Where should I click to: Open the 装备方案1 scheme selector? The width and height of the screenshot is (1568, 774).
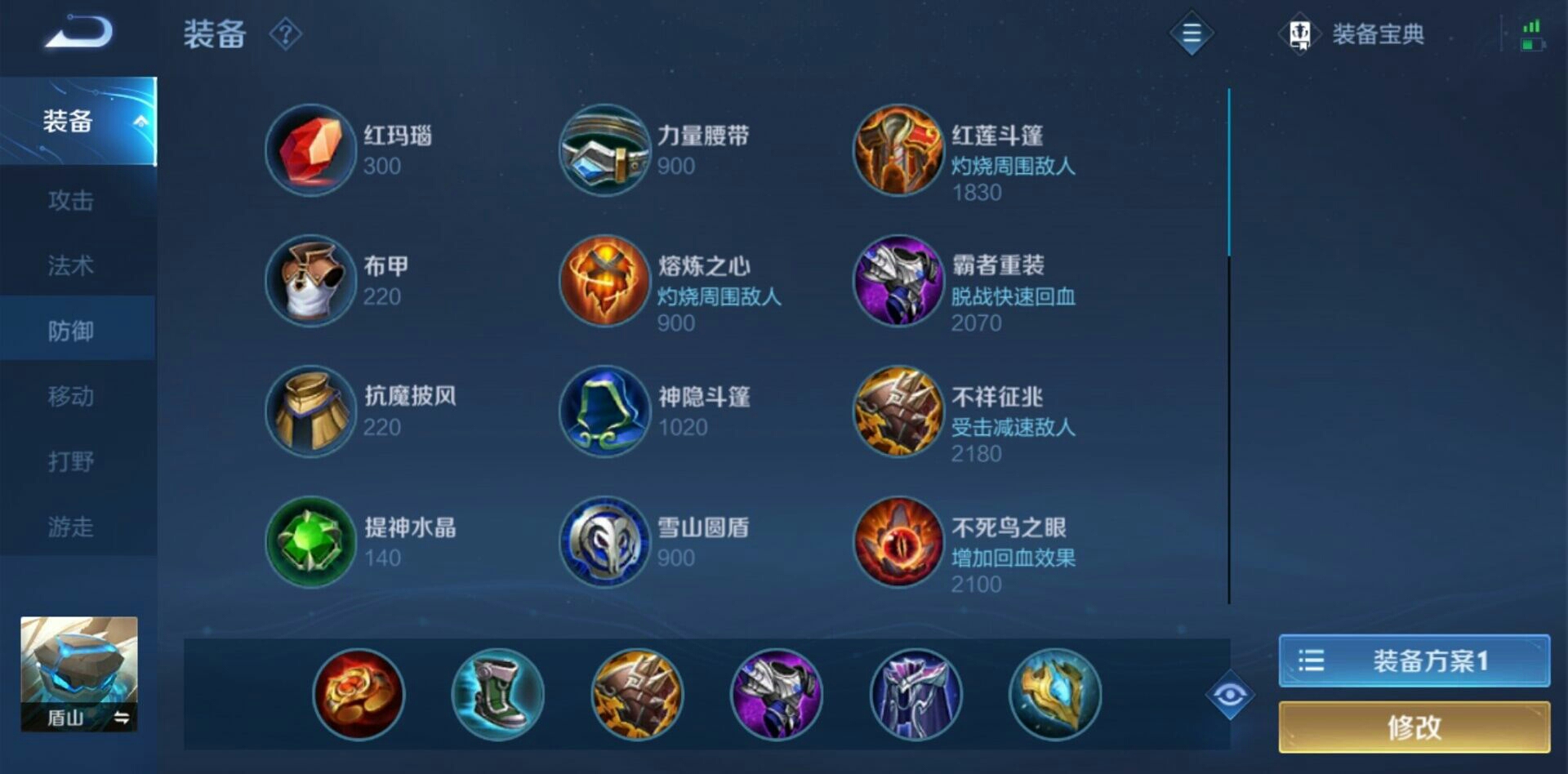coord(1413,660)
